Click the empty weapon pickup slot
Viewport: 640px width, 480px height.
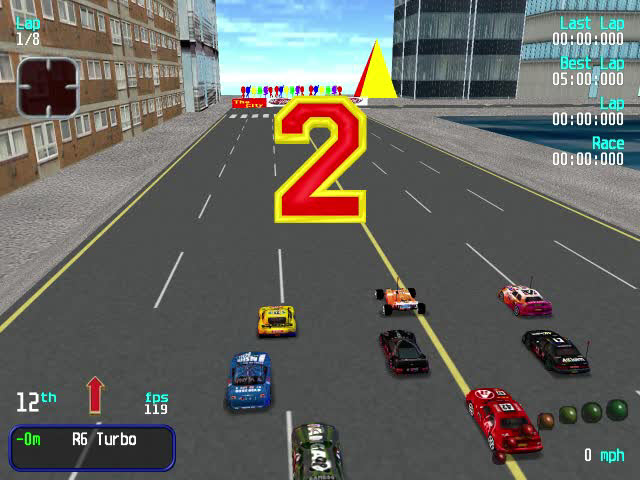(47, 87)
